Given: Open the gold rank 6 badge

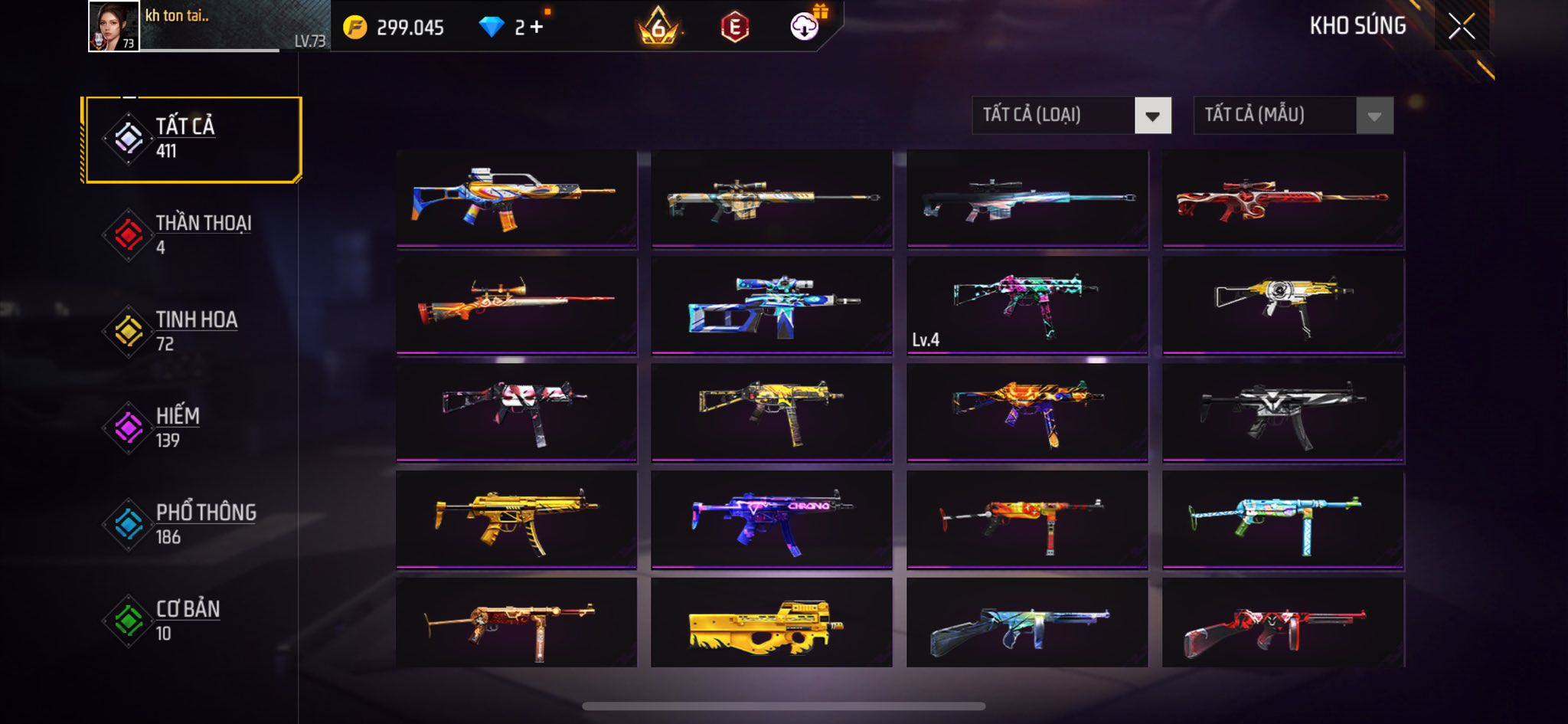Looking at the screenshot, I should [658, 27].
